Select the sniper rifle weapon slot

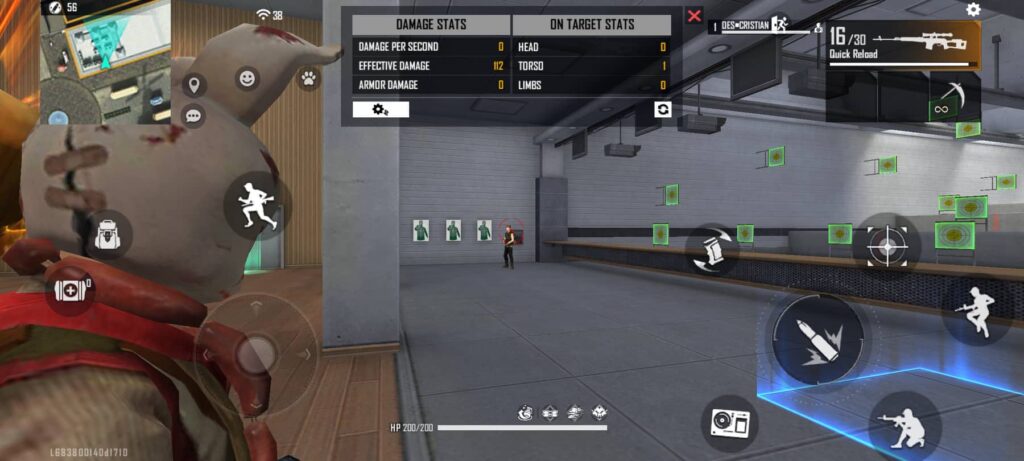903,46
